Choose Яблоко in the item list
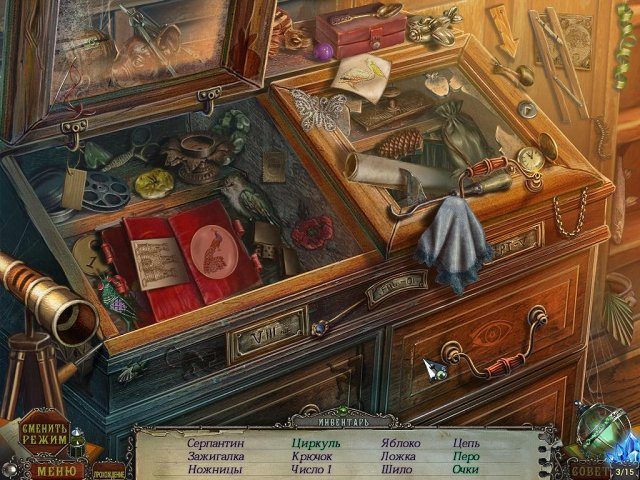The width and height of the screenshot is (640, 480). point(401,441)
